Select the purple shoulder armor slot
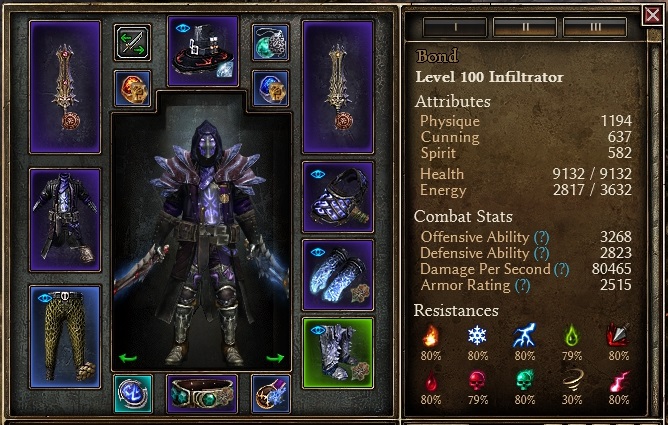The image size is (668, 425). tap(338, 197)
